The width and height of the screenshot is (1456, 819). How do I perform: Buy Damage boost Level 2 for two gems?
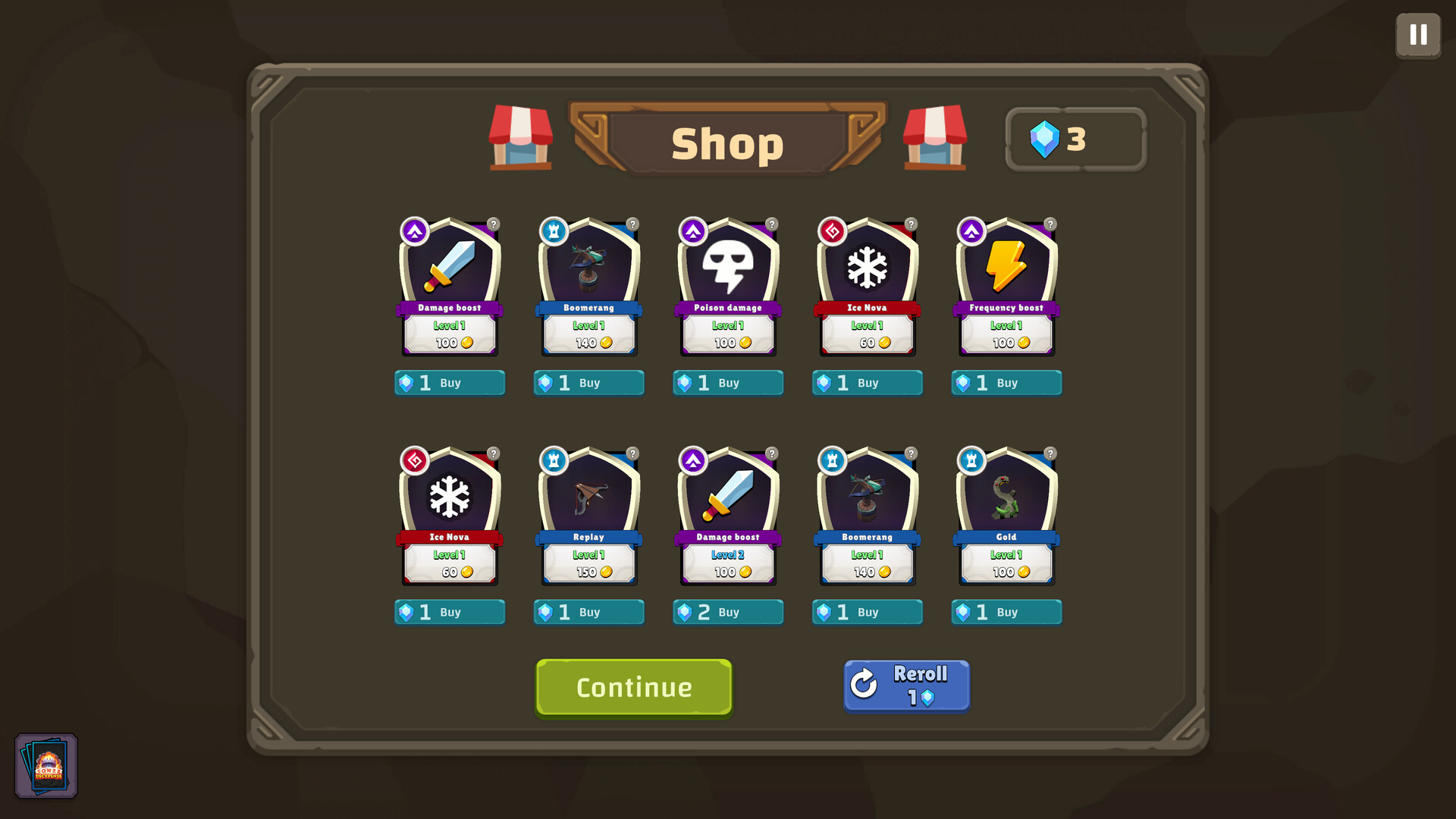(728, 612)
